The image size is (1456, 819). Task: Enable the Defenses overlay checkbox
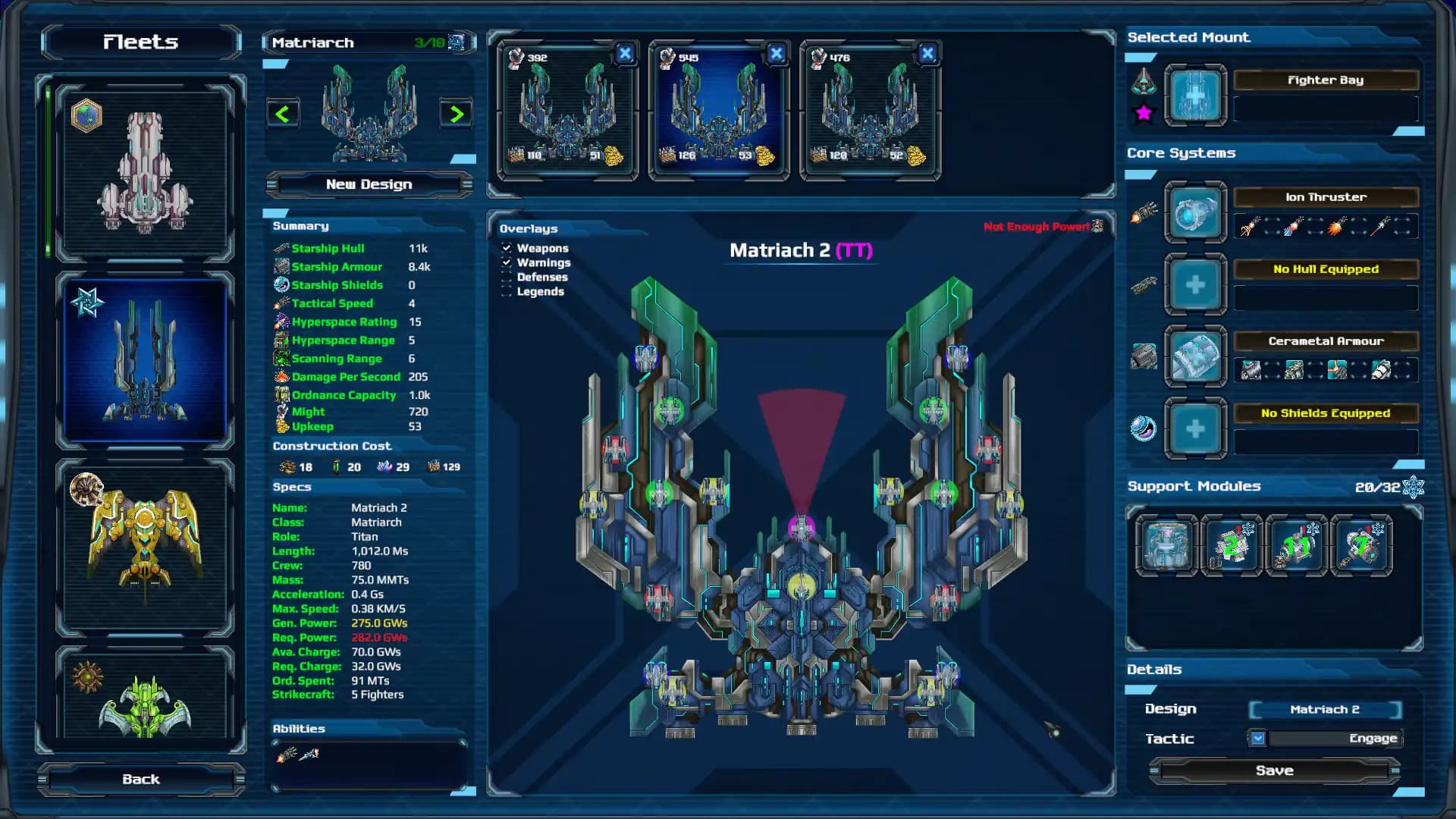pos(507,278)
